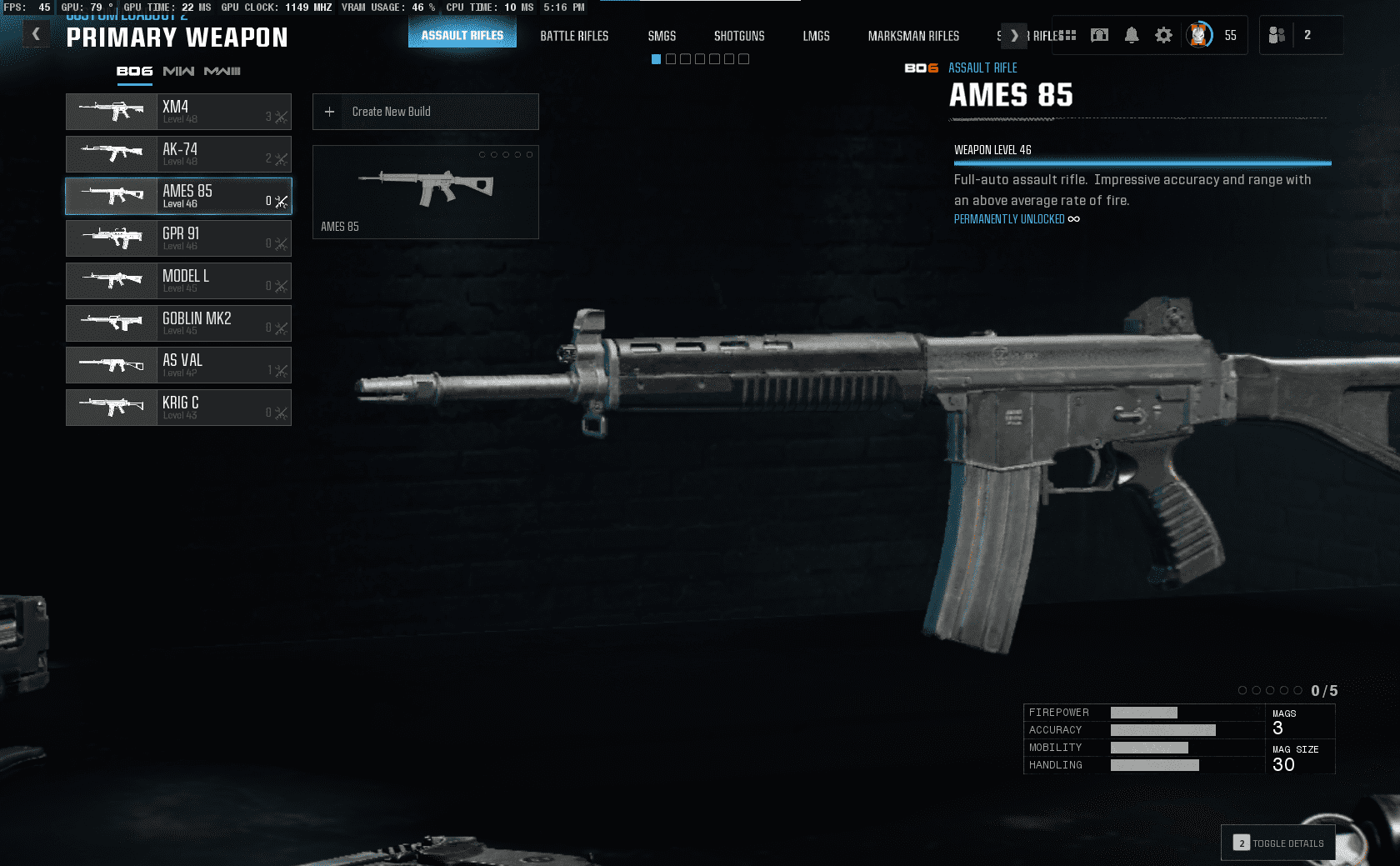This screenshot has width=1400, height=866.
Task: Select the Krig C rifle
Action: coord(178,408)
